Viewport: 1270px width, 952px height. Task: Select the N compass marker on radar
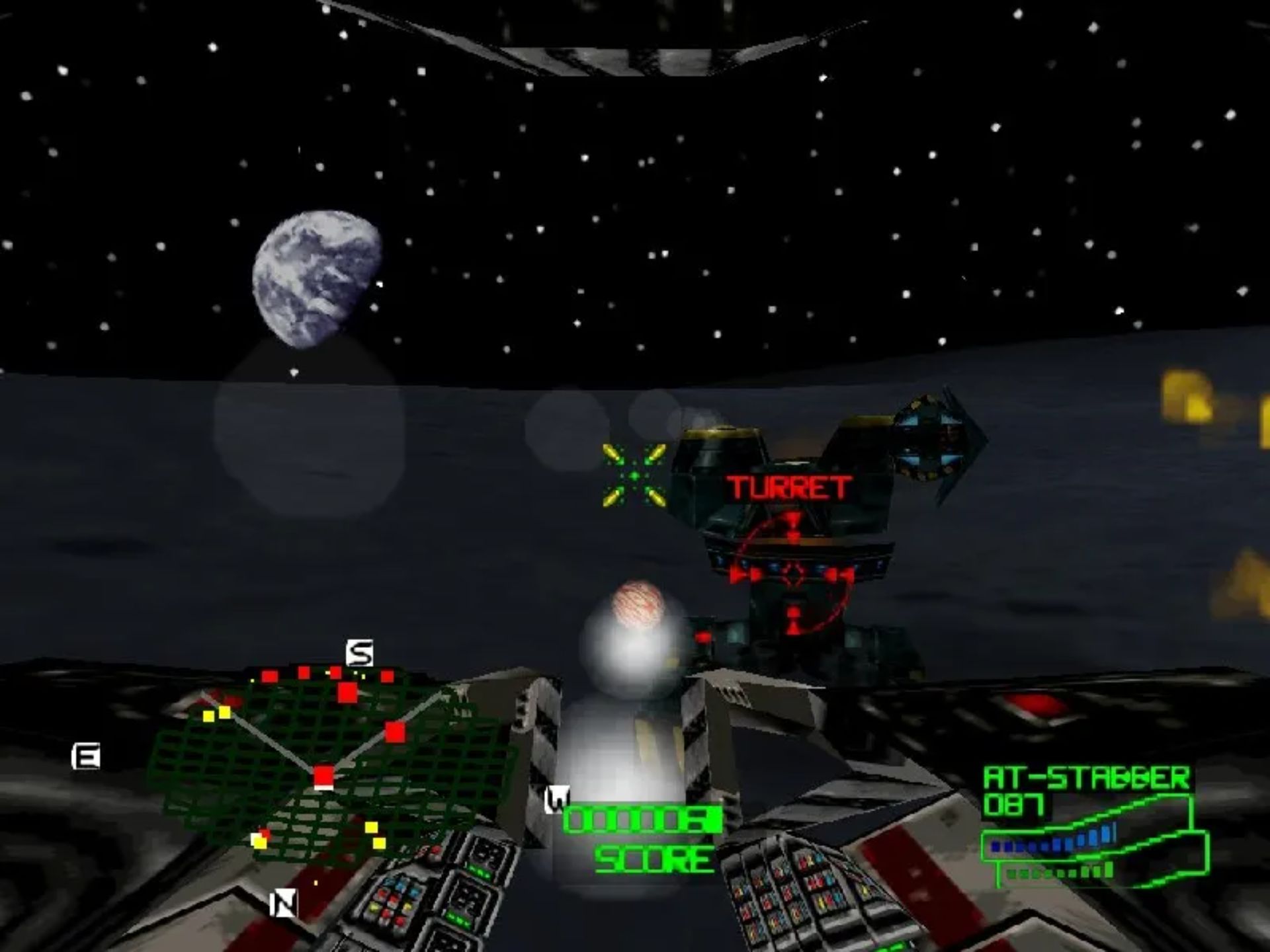tap(284, 903)
